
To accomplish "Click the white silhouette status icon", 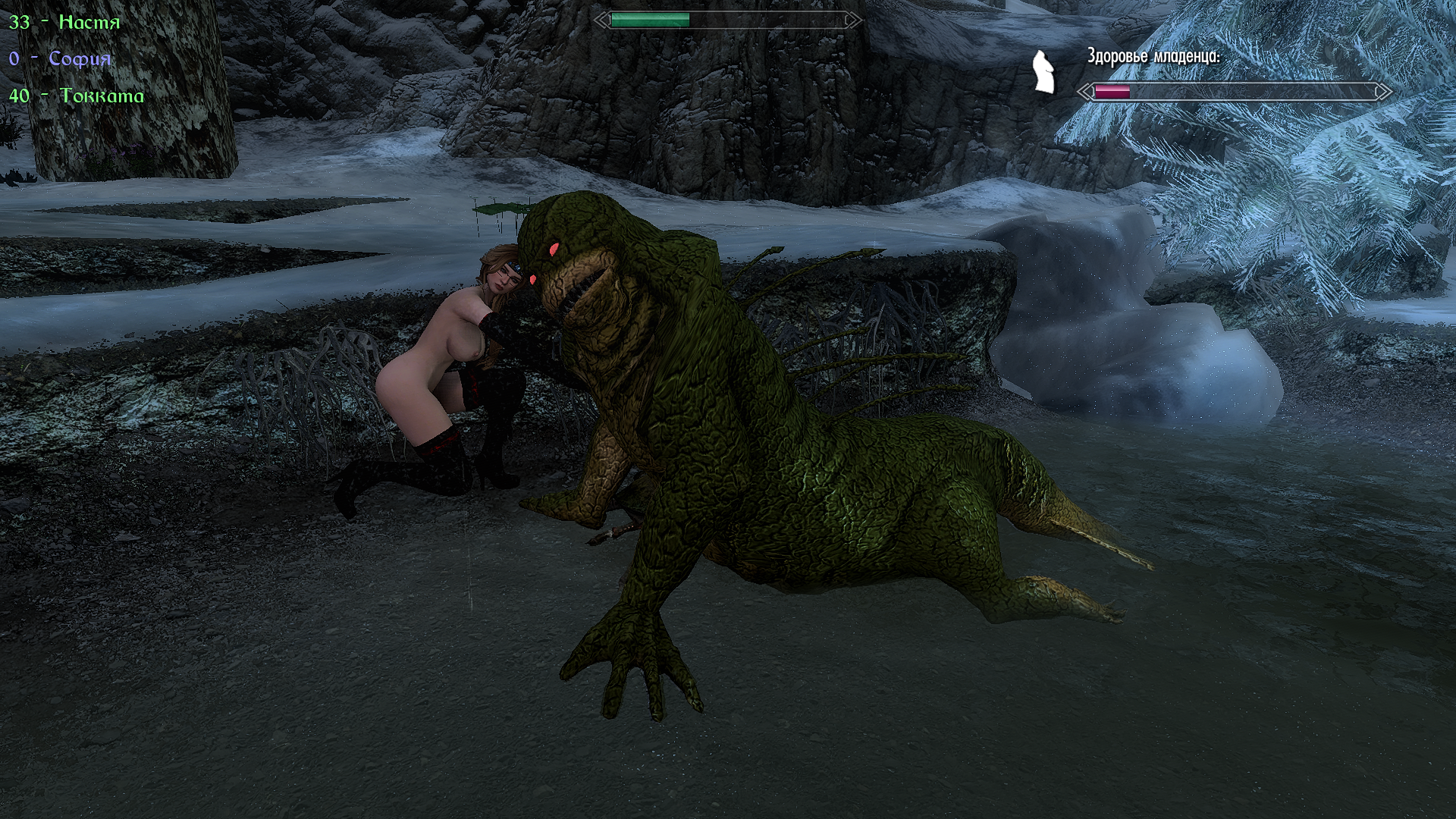I will pyautogui.click(x=1044, y=73).
